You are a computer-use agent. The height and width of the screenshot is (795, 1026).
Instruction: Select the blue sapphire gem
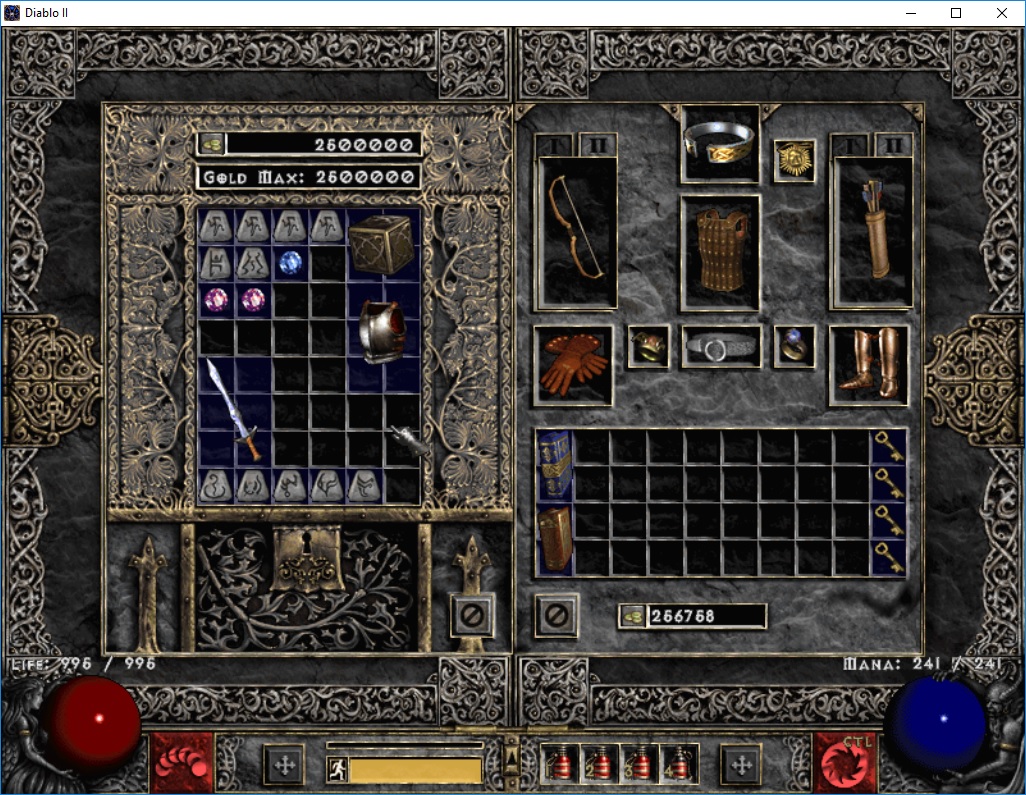tap(291, 263)
